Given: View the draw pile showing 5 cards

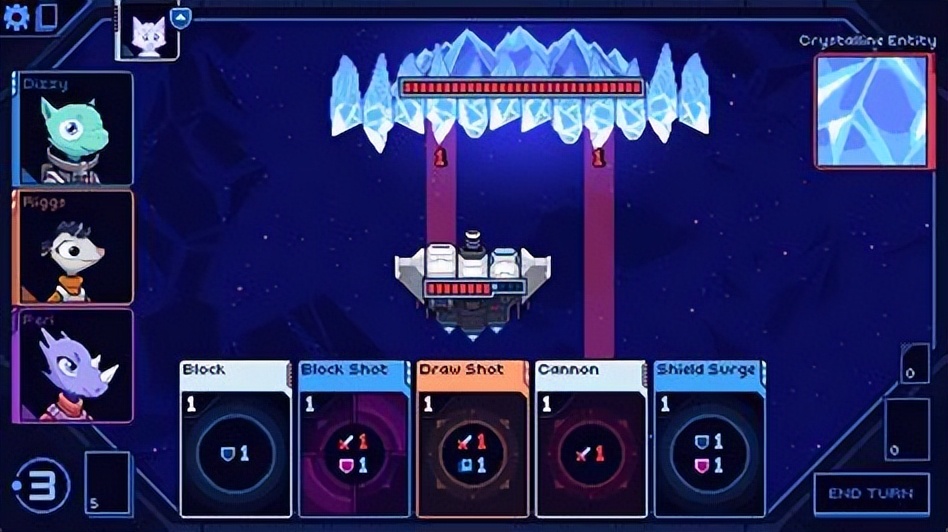Looking at the screenshot, I should (x=108, y=484).
